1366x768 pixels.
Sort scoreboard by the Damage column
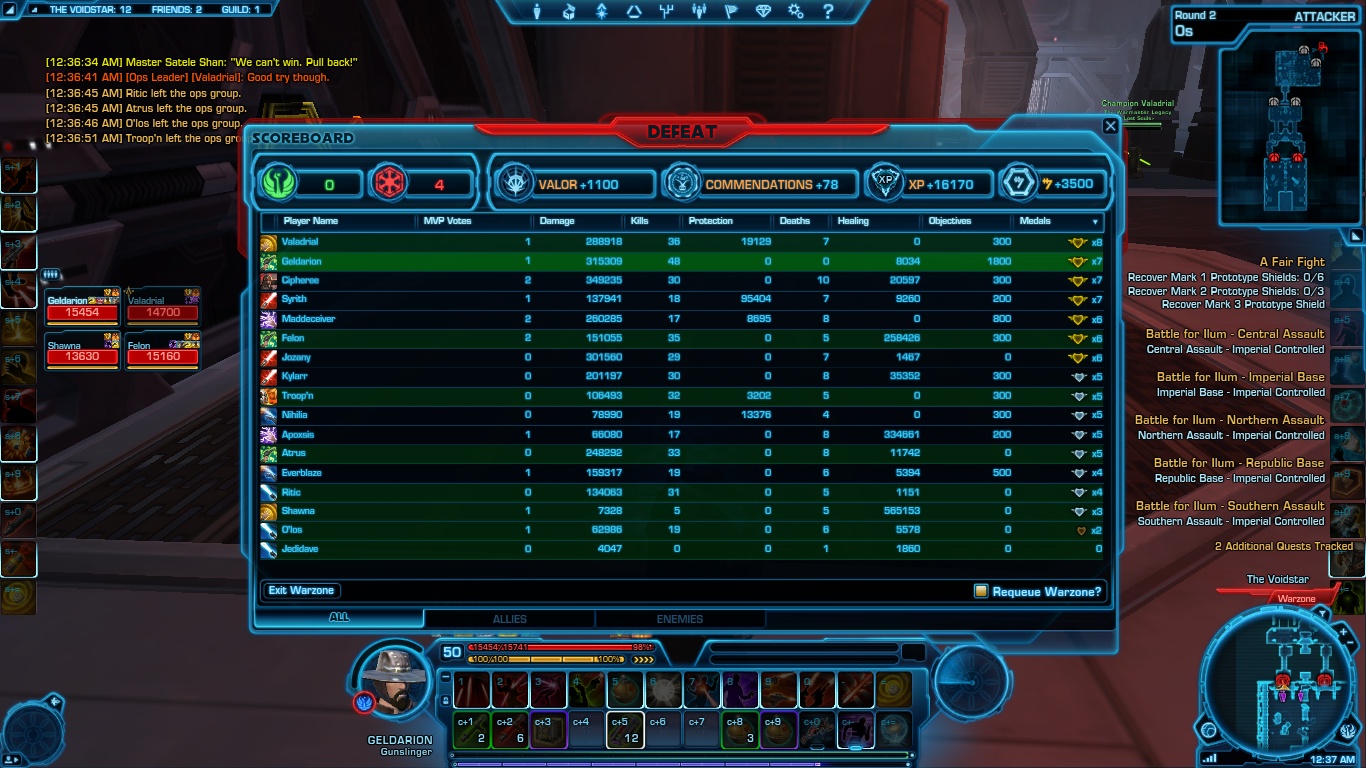coord(557,221)
